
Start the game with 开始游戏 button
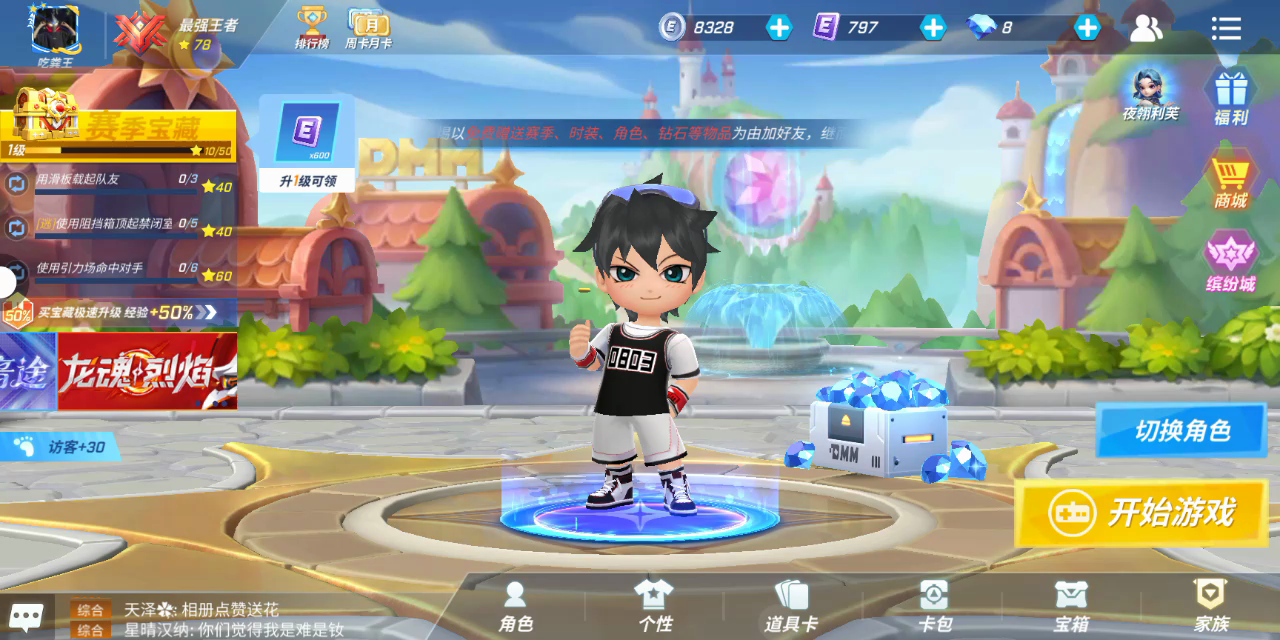(1142, 513)
